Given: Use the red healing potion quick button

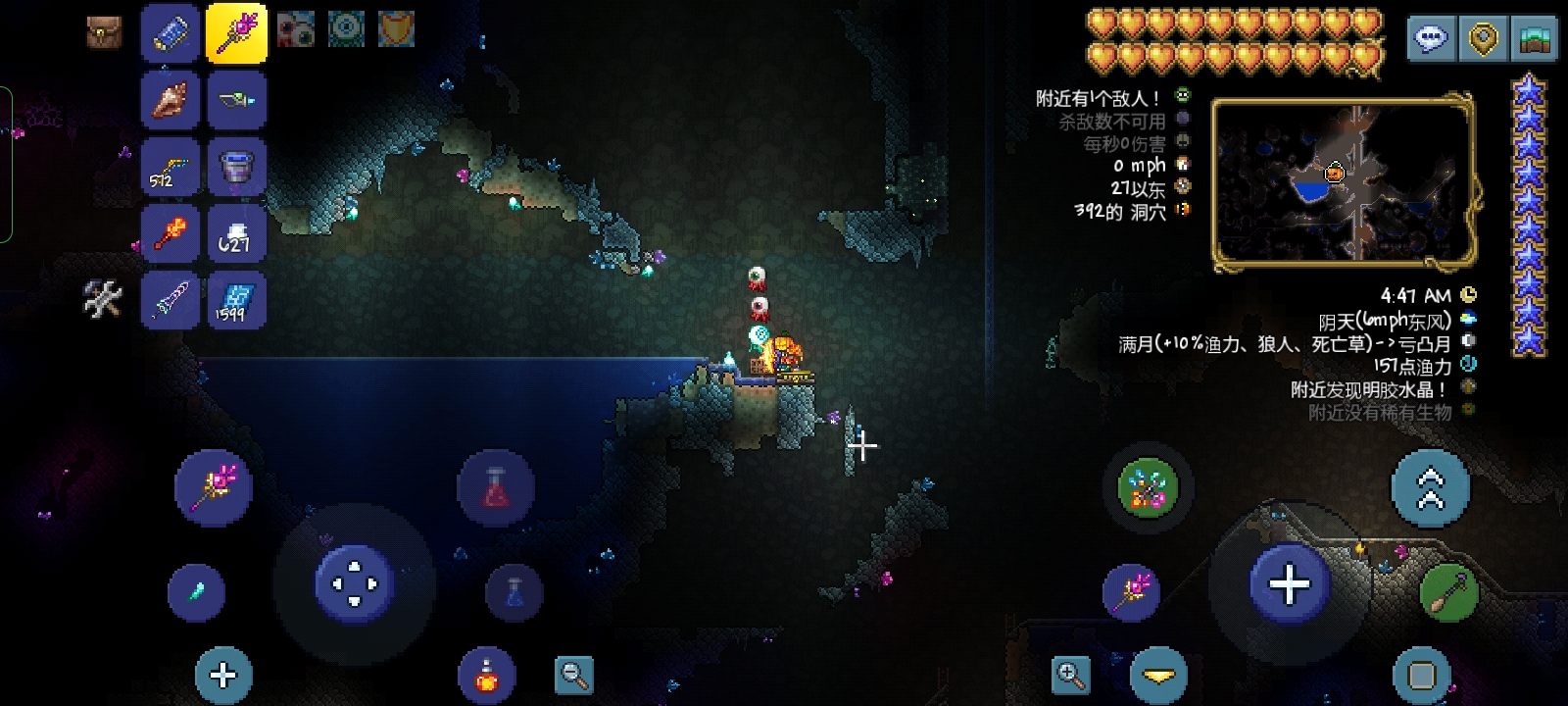Looking at the screenshot, I should click(x=496, y=487).
